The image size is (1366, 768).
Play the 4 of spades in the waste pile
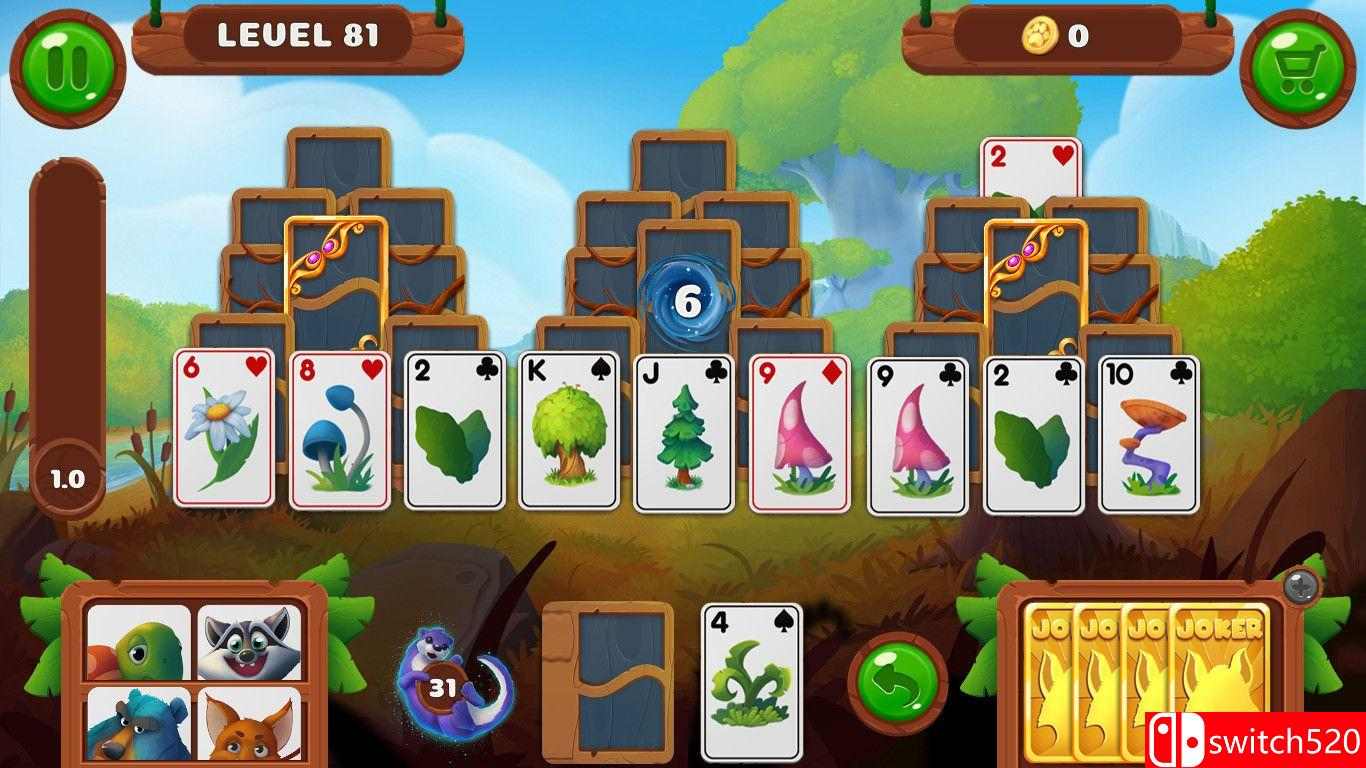tap(753, 680)
